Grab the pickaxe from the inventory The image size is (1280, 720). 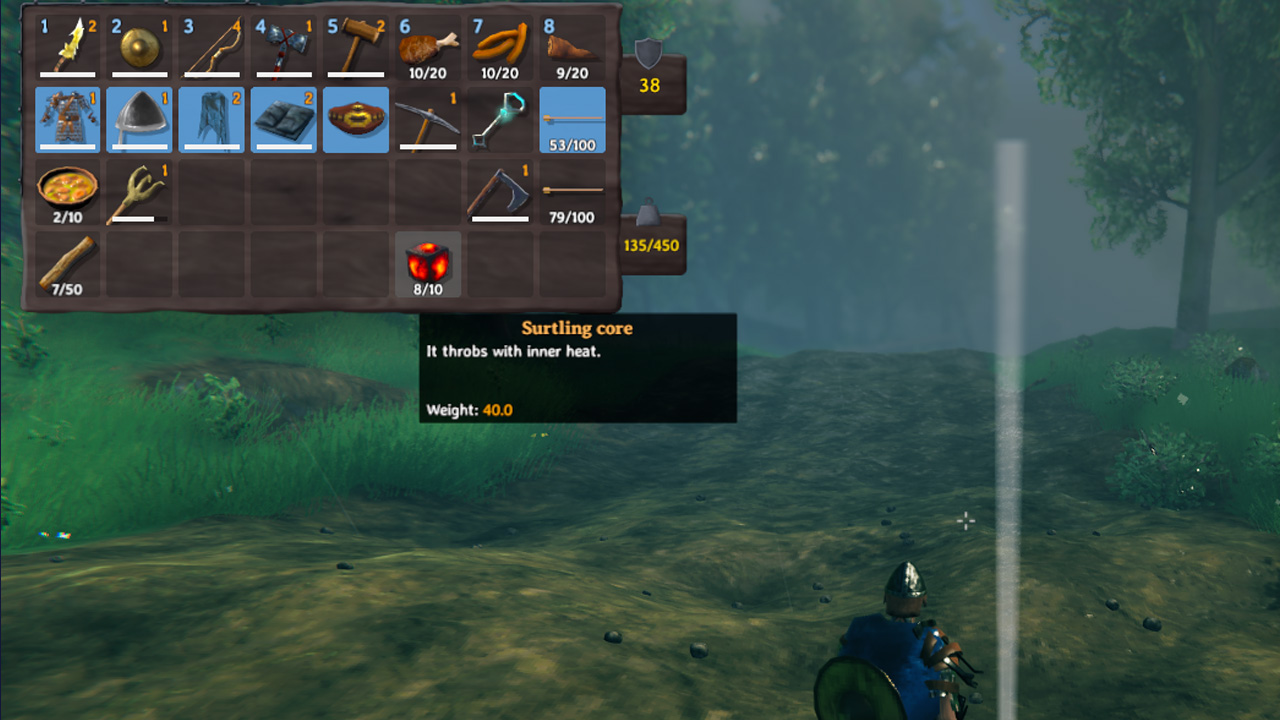(427, 120)
